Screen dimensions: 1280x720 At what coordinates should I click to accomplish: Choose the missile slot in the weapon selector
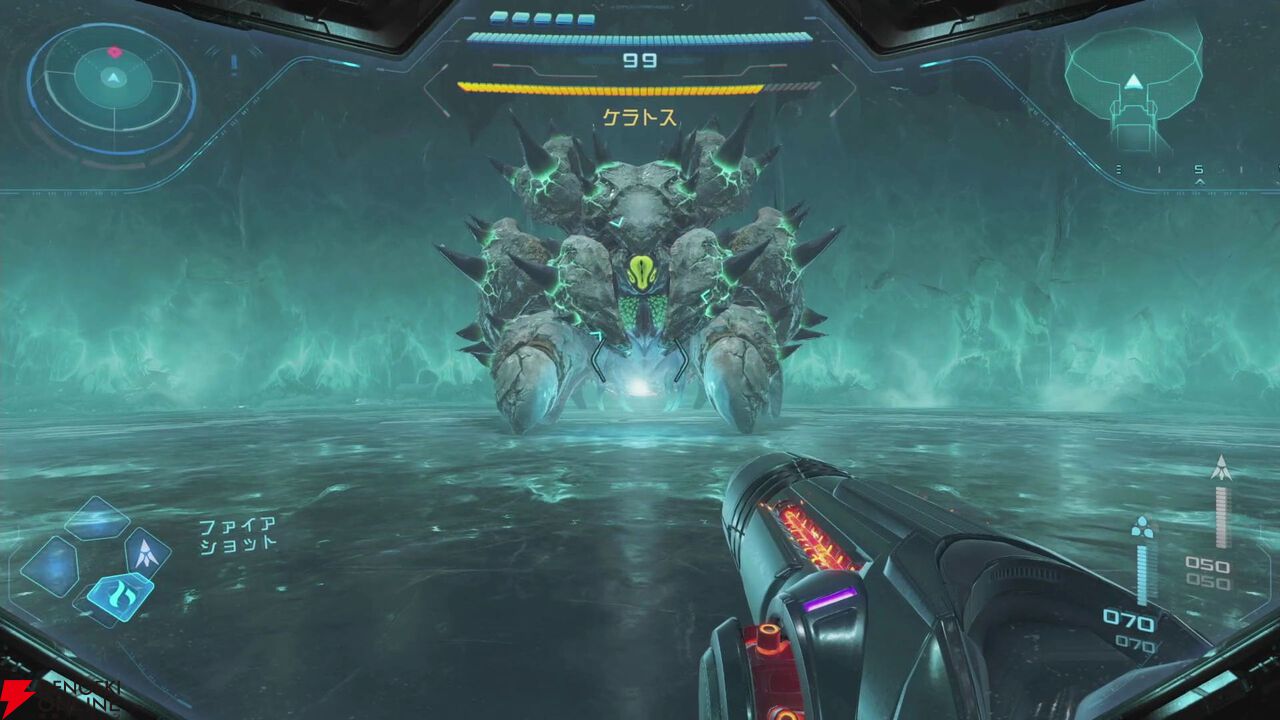click(x=147, y=553)
